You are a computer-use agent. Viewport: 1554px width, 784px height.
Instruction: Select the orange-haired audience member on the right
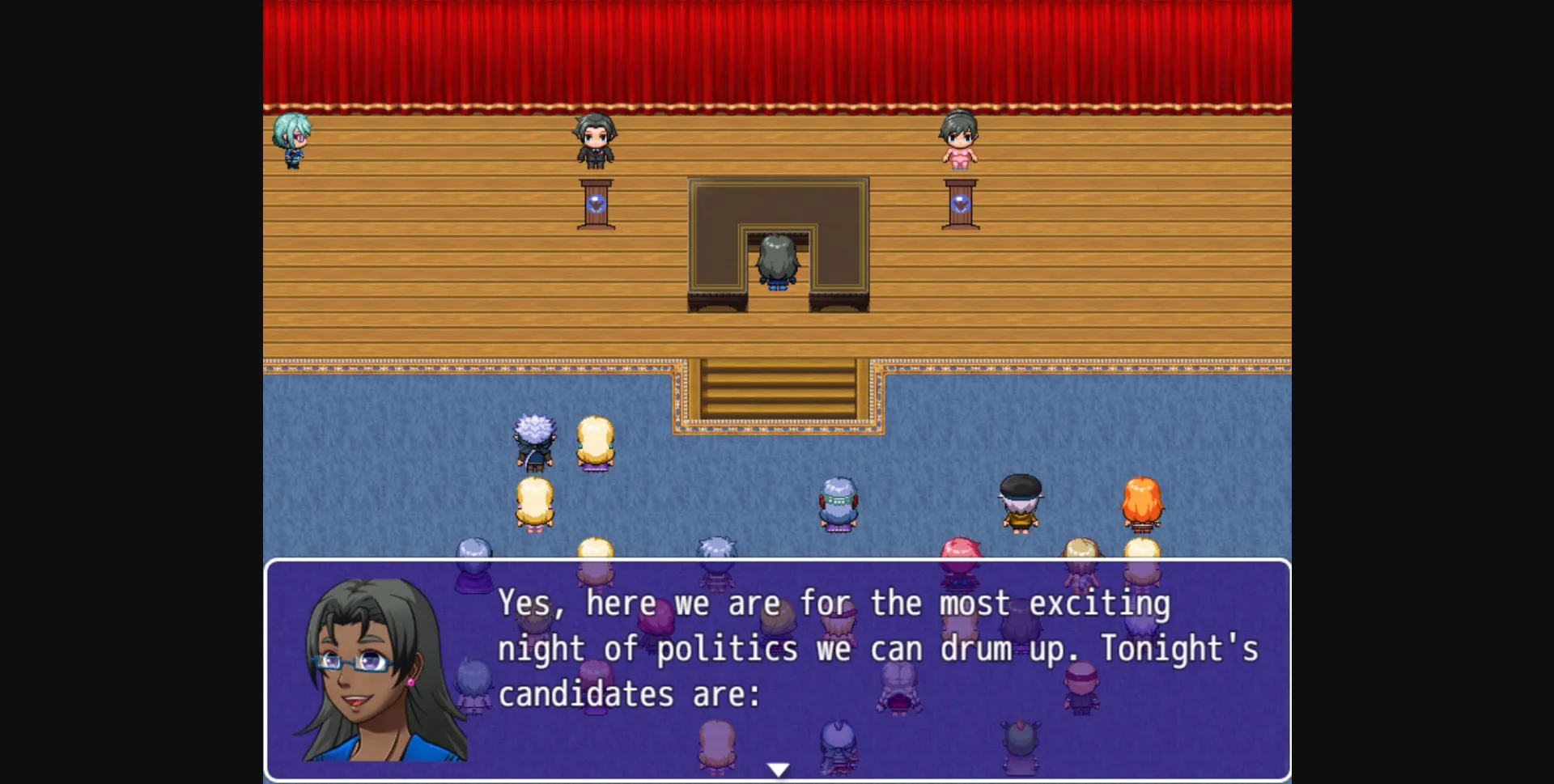(1143, 502)
